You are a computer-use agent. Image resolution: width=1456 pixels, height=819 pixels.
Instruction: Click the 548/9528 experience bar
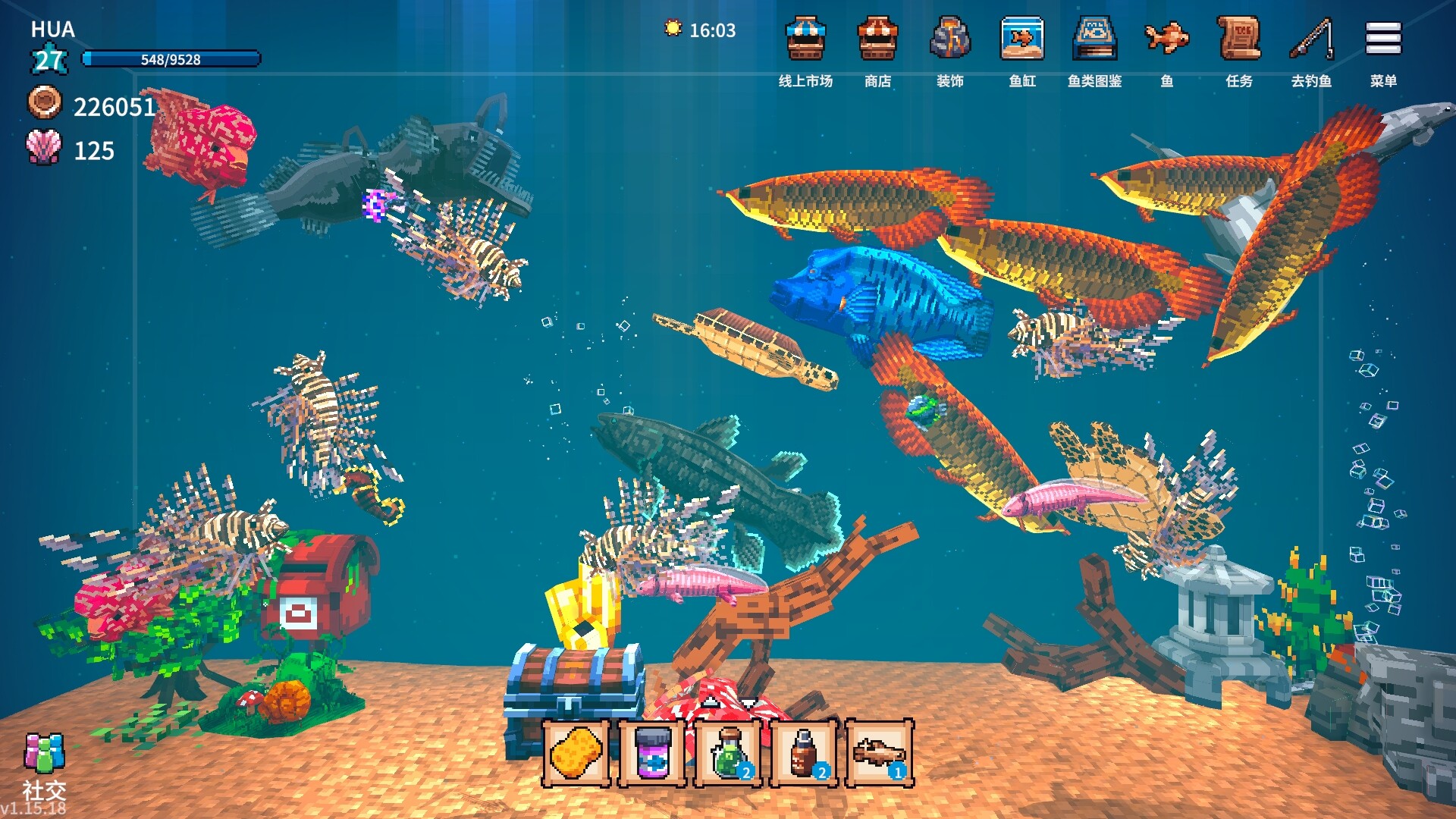pos(171,60)
